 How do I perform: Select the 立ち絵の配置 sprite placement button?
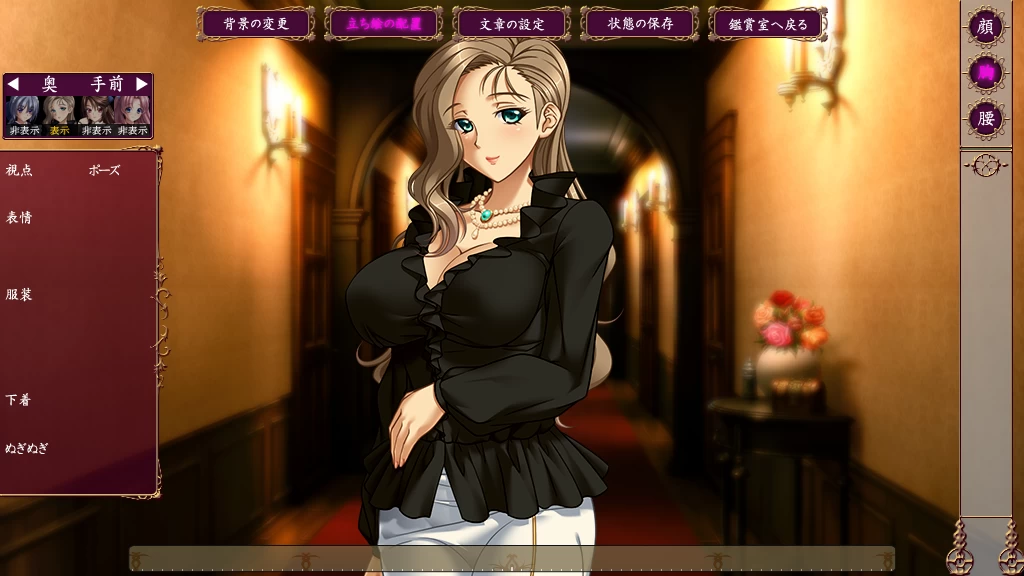(x=384, y=23)
